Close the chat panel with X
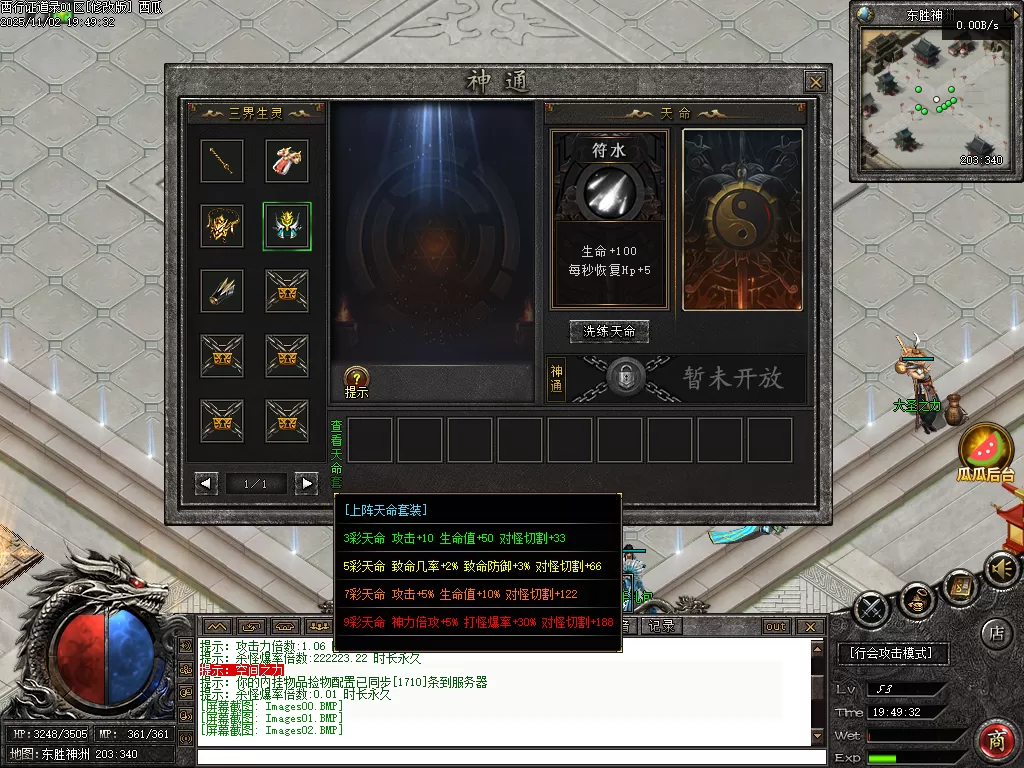Image resolution: width=1024 pixels, height=768 pixels. coord(811,627)
